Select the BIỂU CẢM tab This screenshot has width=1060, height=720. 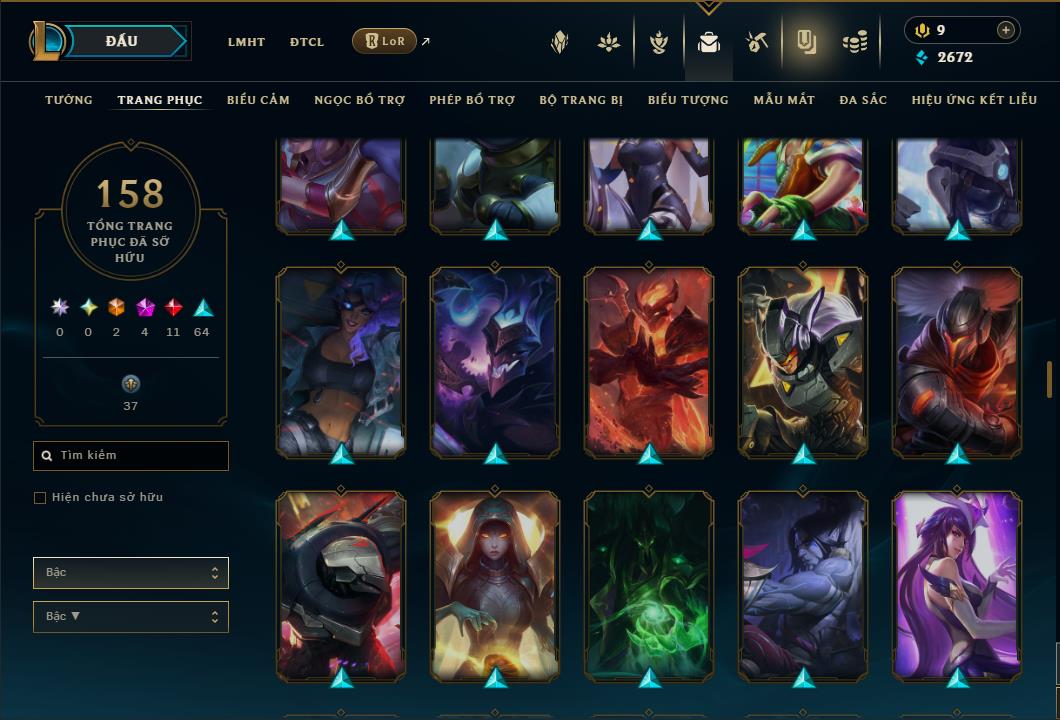(258, 100)
